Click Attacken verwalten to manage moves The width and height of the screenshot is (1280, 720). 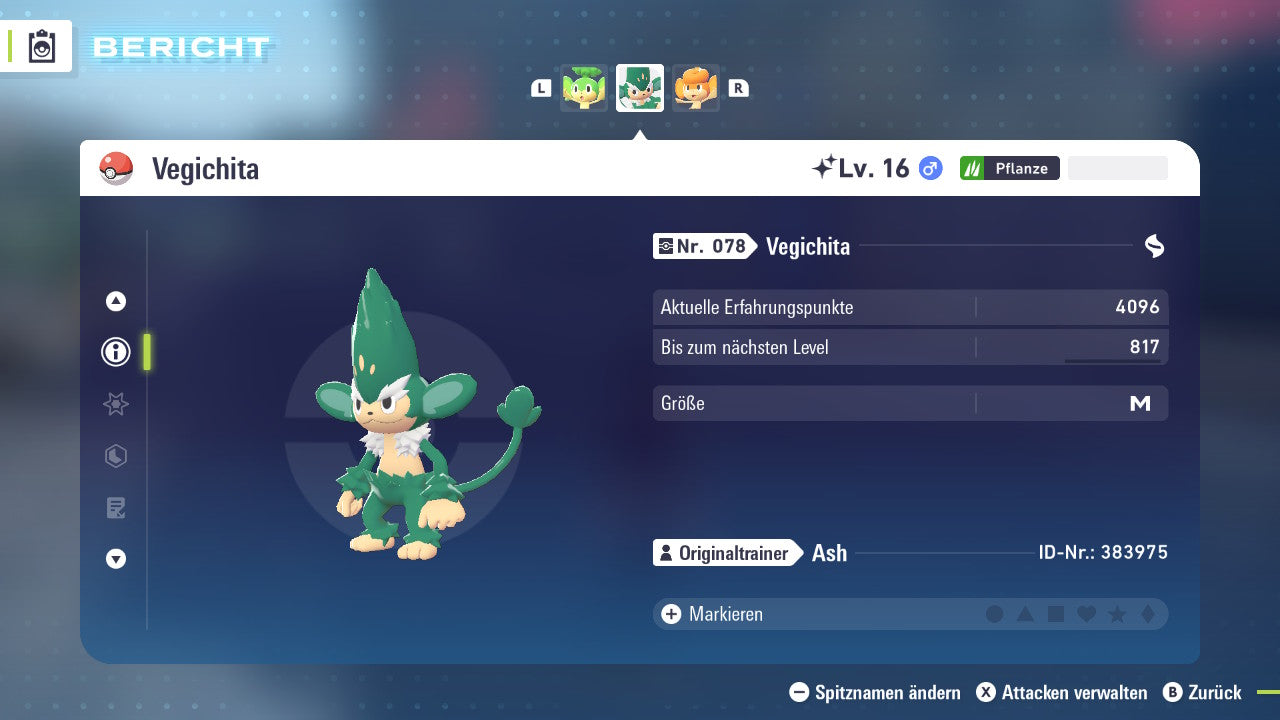(1063, 692)
